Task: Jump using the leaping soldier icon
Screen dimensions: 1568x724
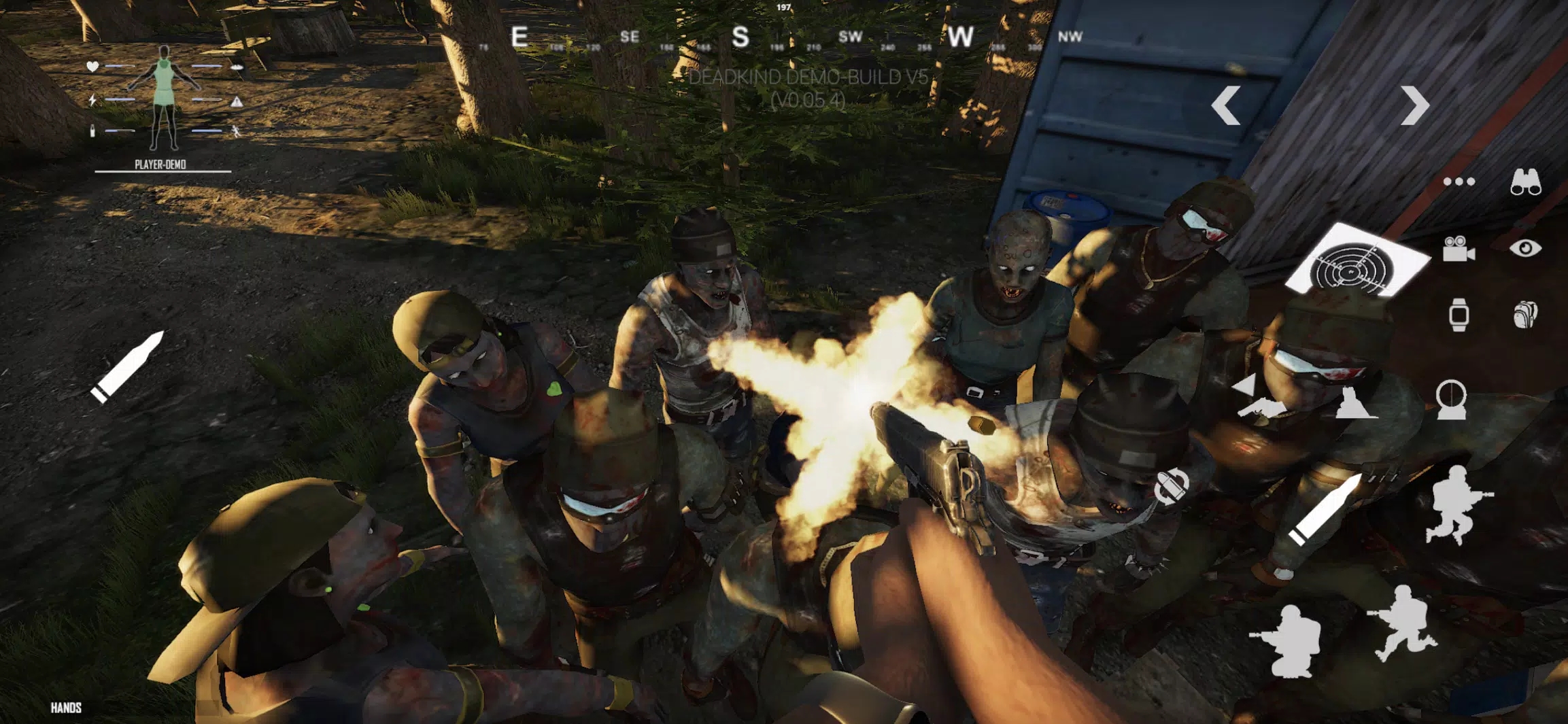Action: pos(1456,504)
